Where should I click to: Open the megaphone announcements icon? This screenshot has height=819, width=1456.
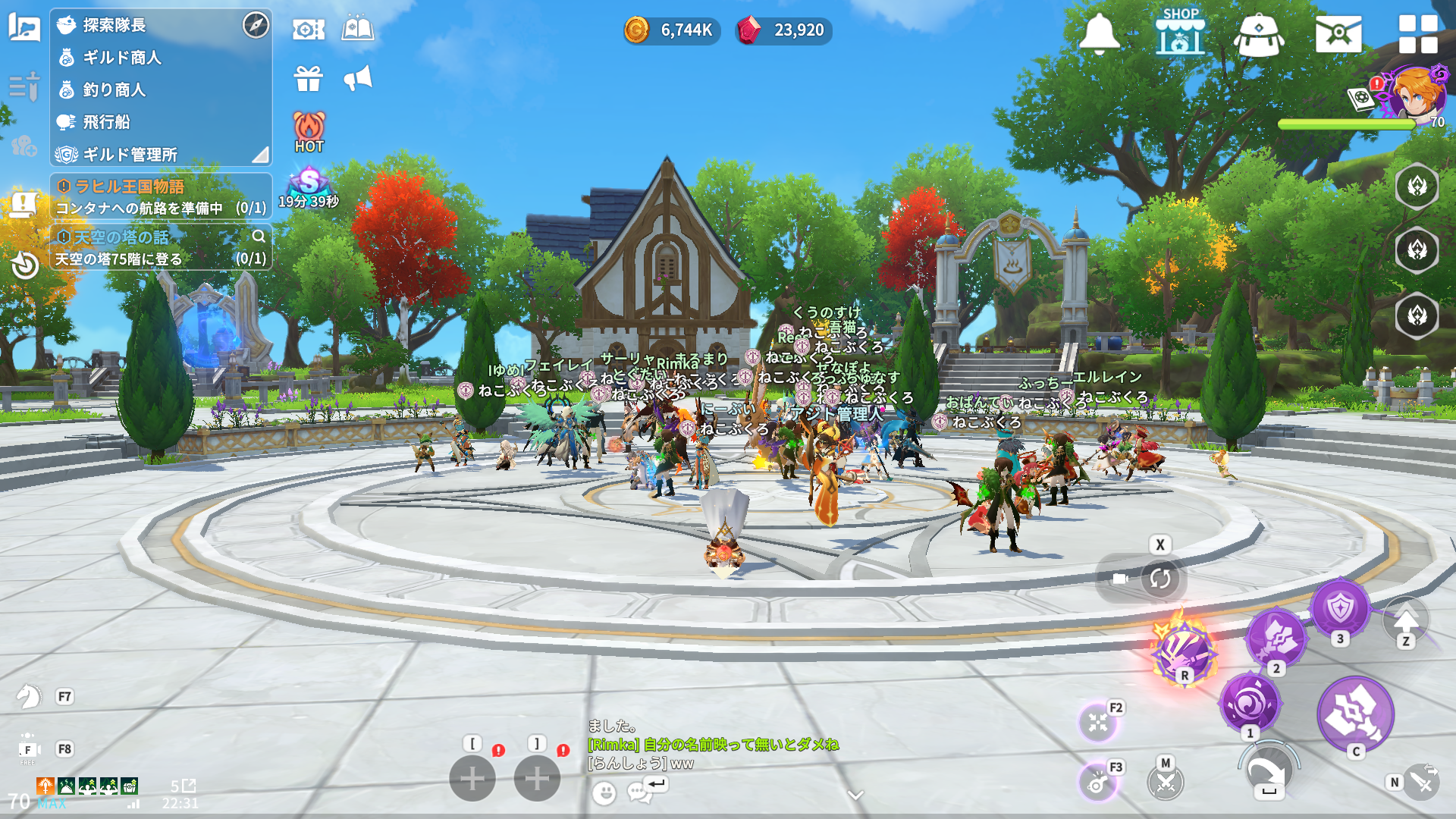point(358,78)
